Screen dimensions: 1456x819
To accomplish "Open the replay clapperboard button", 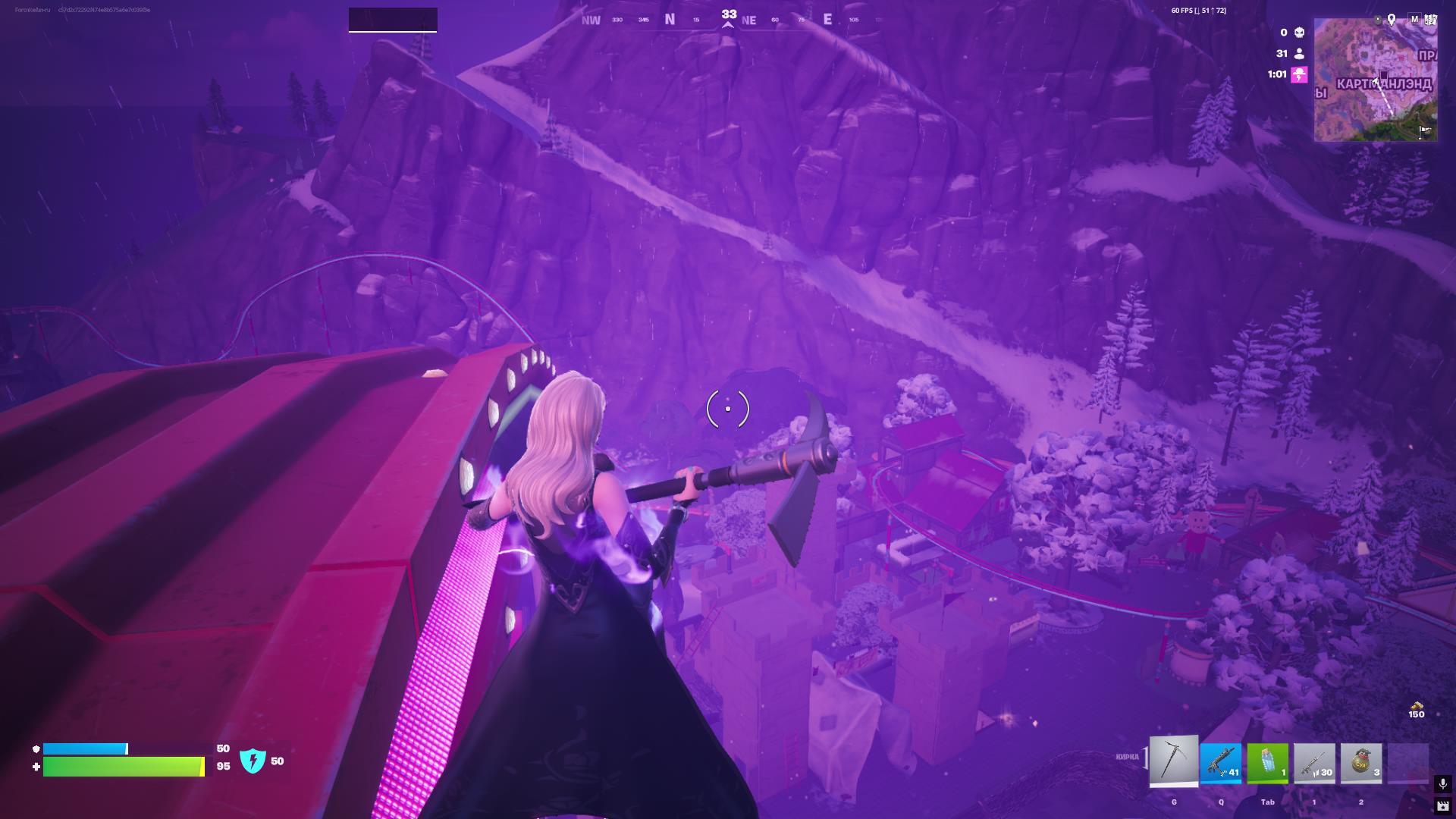I will pos(1442,806).
